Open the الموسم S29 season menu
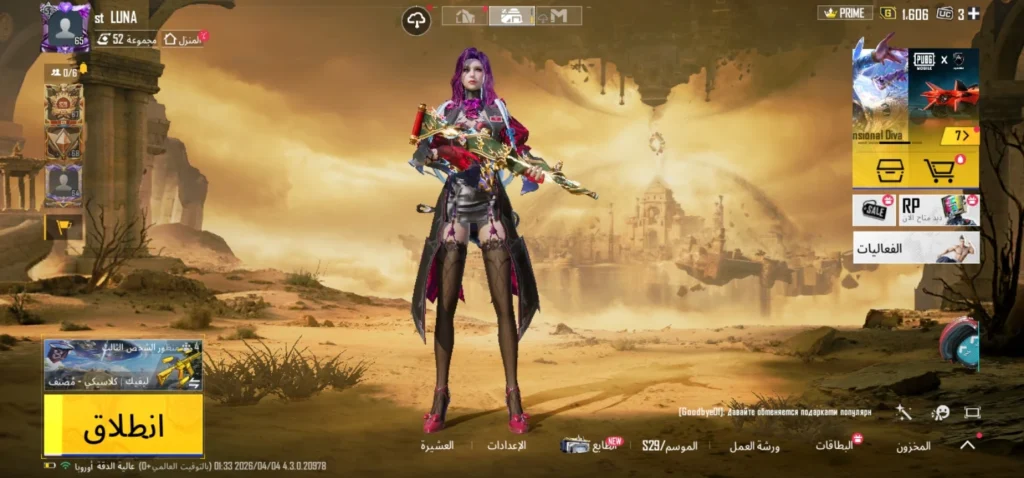Image resolution: width=1024 pixels, height=478 pixels. point(669,445)
